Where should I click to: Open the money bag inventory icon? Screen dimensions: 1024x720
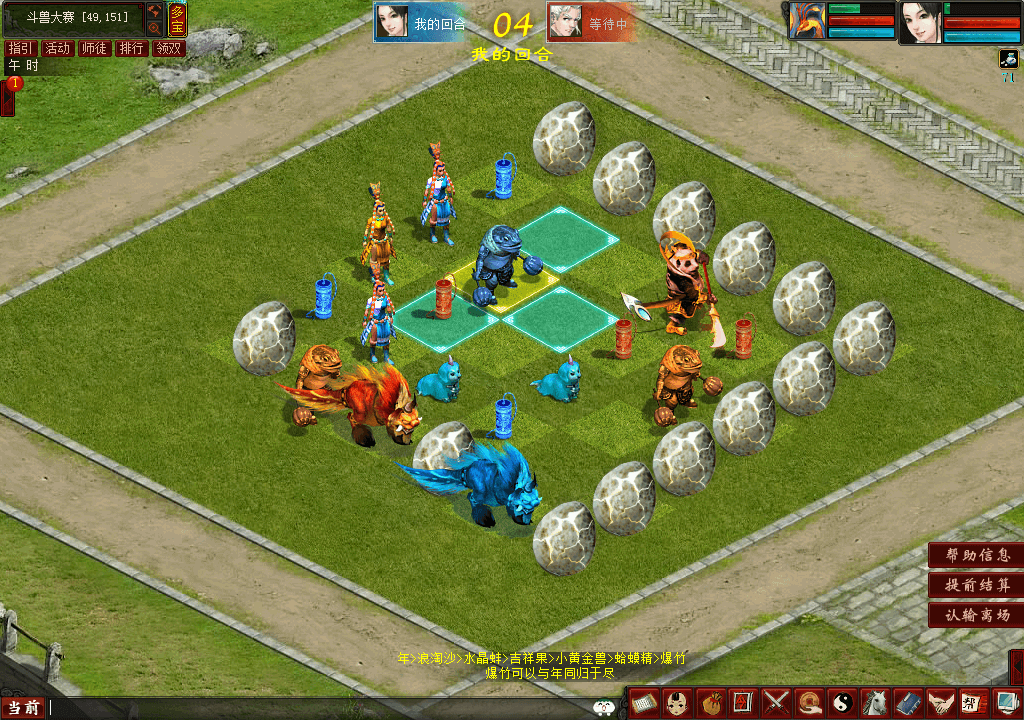point(711,703)
